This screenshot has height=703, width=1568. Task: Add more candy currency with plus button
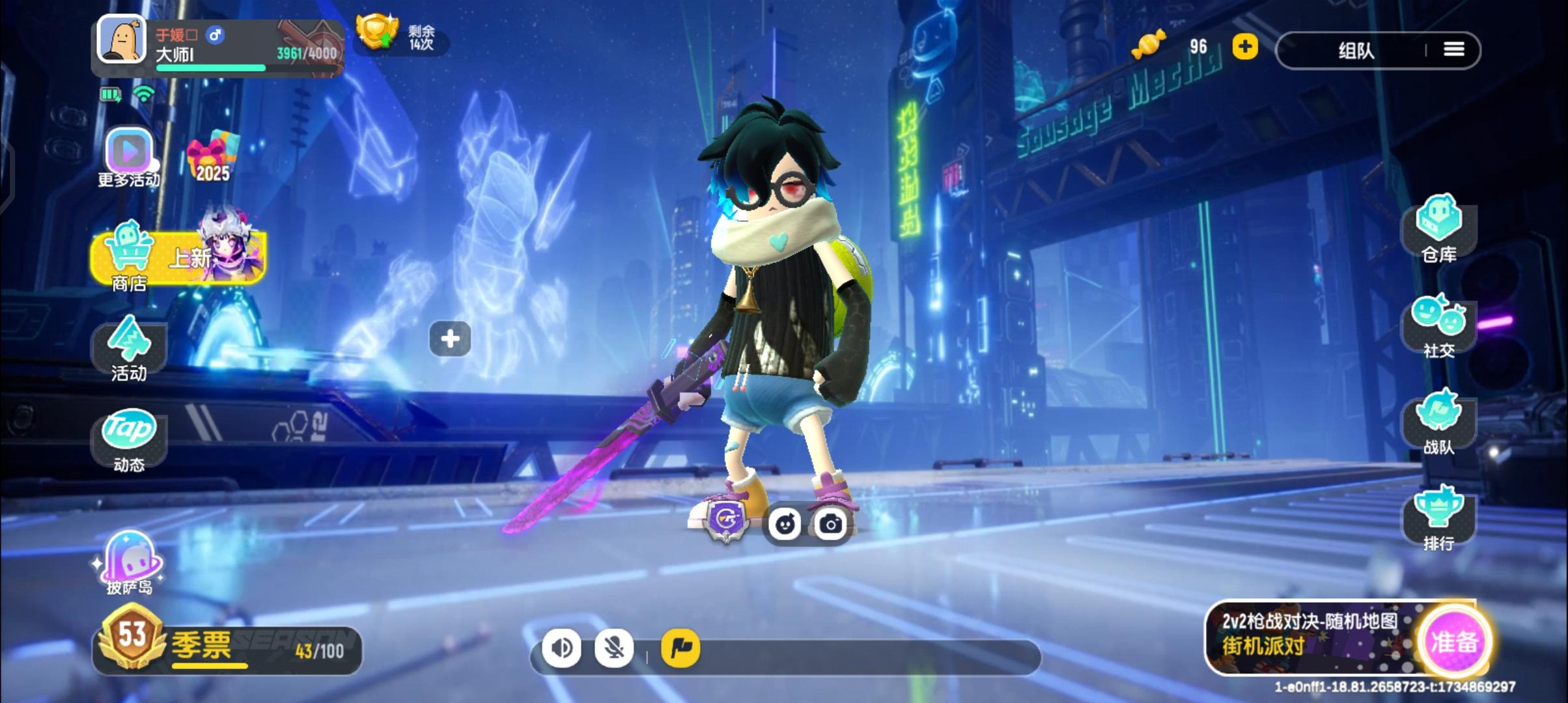(1244, 47)
